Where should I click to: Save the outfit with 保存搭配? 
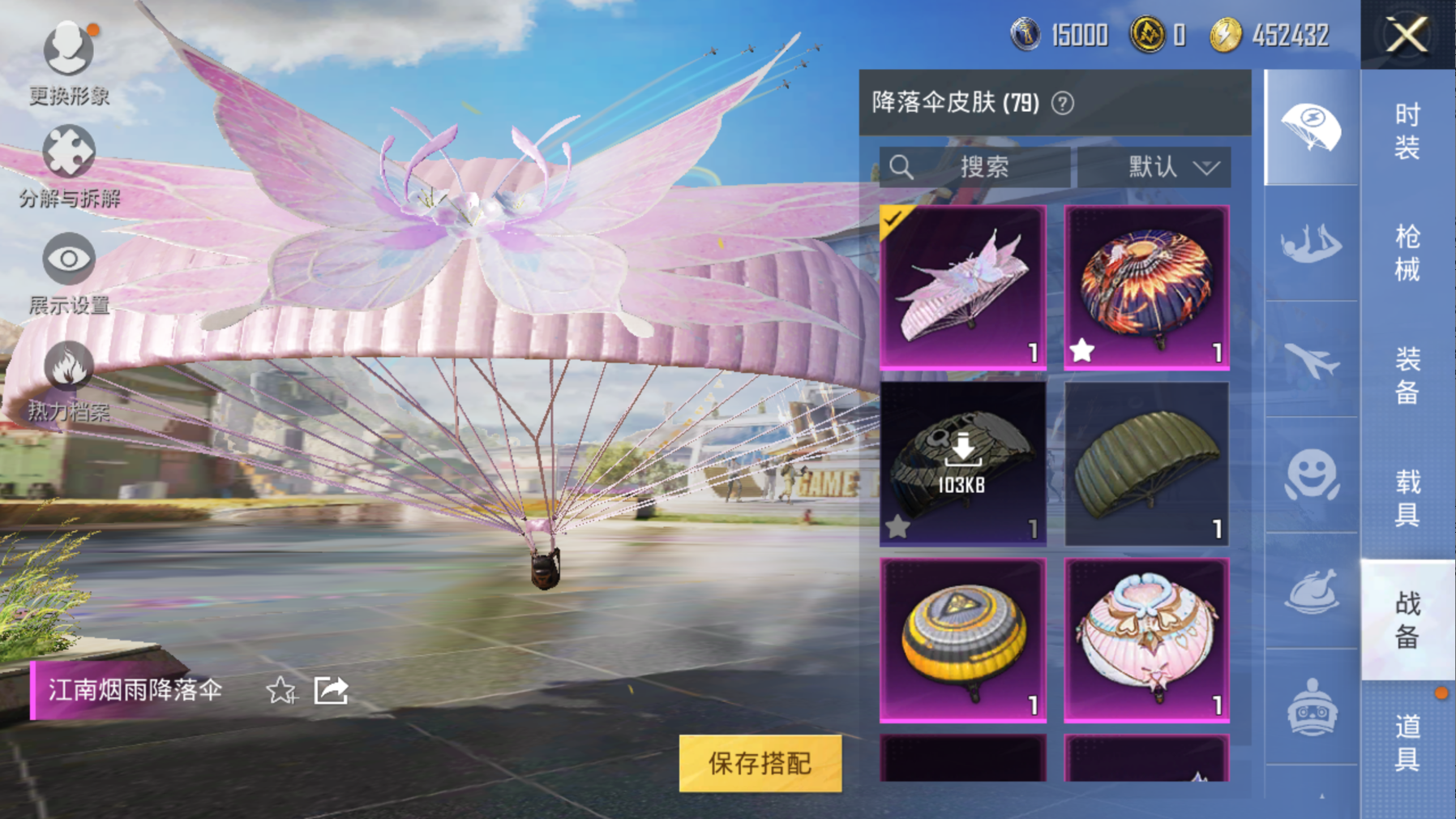(760, 763)
